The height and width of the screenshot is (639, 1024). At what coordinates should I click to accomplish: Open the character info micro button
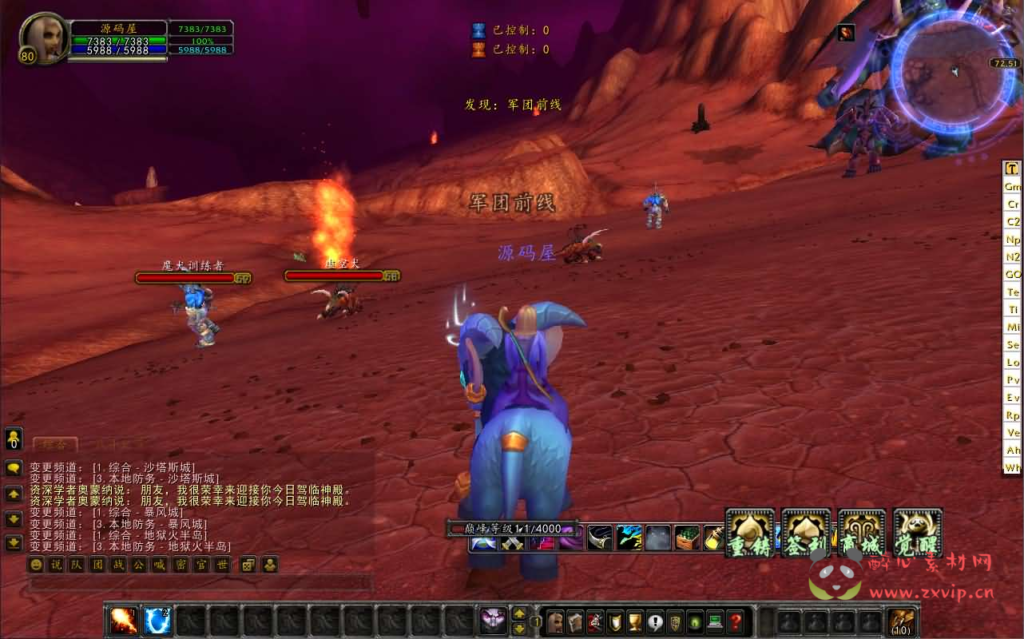[x=554, y=621]
